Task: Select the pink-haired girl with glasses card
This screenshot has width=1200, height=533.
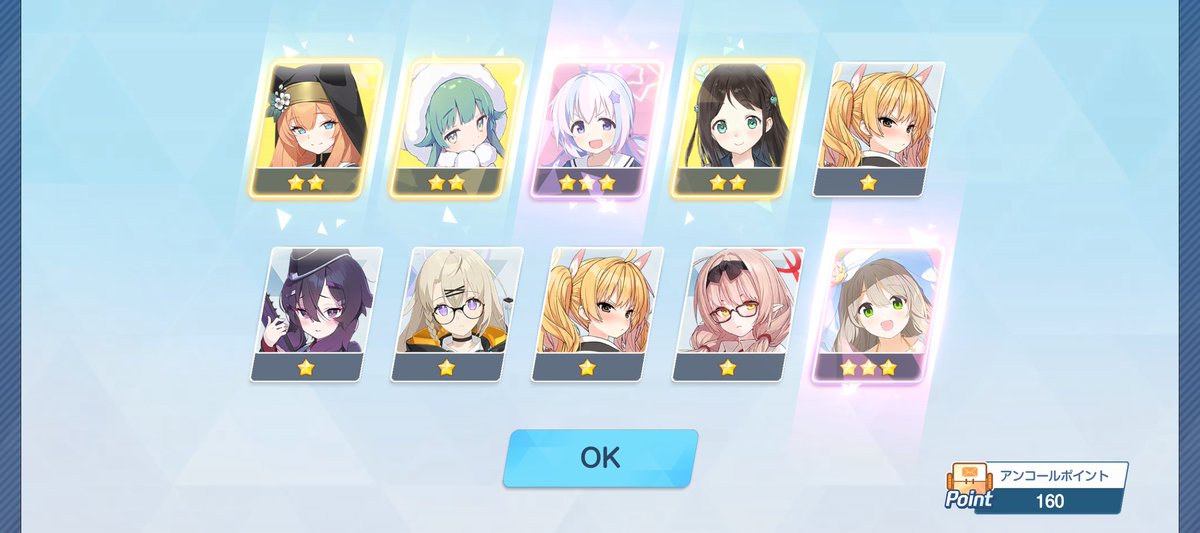Action: coord(733,313)
